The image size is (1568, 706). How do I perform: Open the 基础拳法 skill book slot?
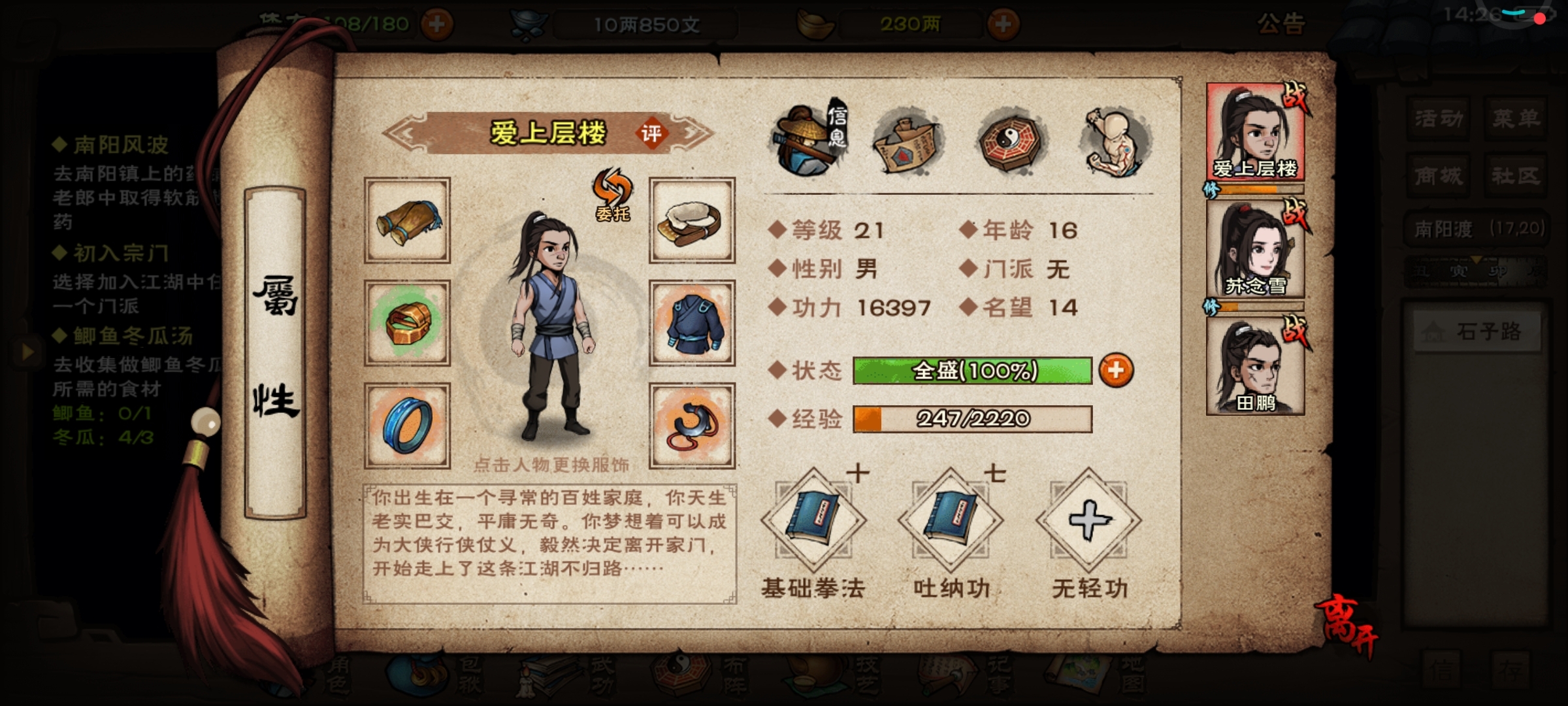(813, 520)
